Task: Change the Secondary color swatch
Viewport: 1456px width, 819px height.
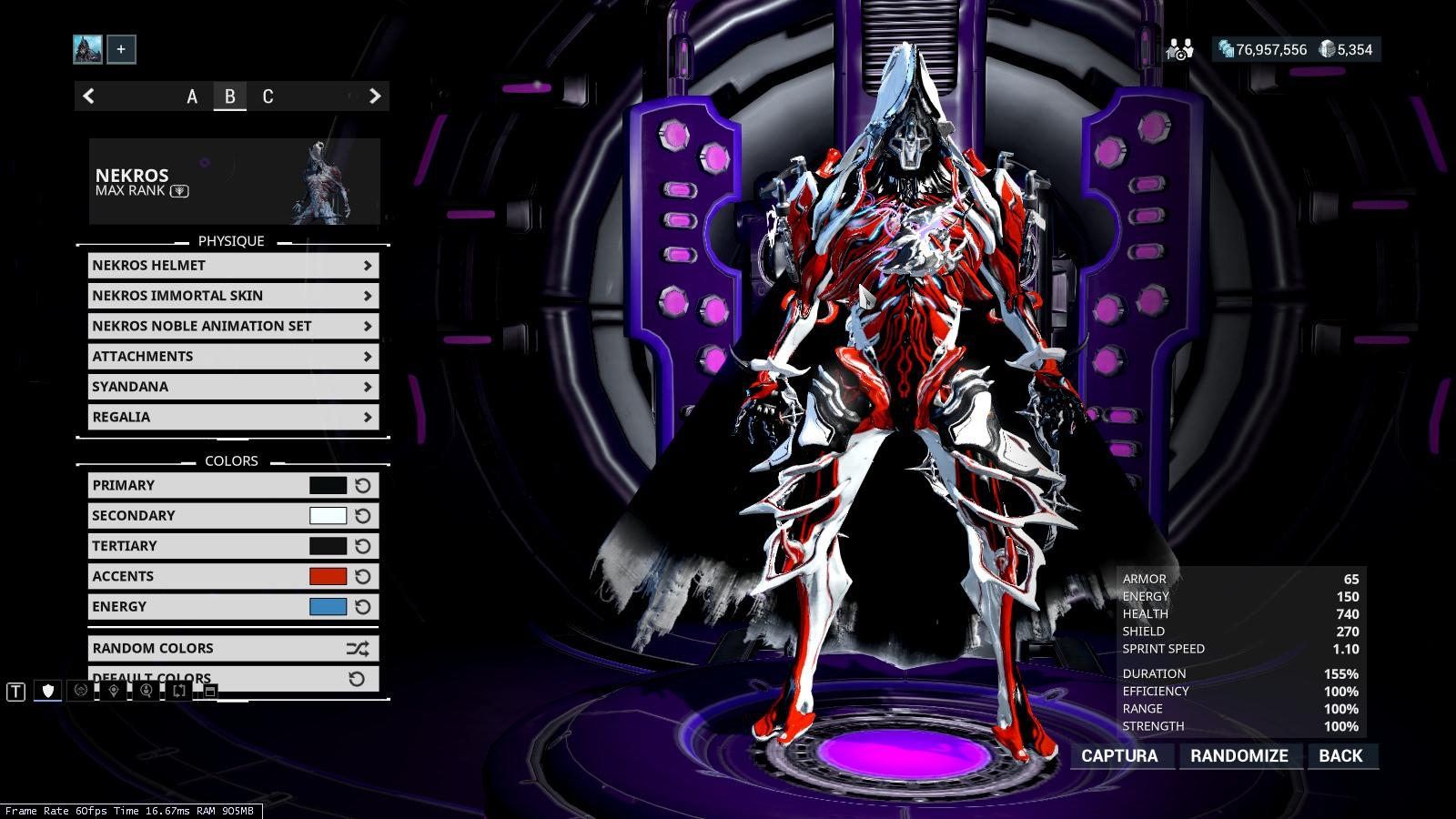Action: [328, 516]
